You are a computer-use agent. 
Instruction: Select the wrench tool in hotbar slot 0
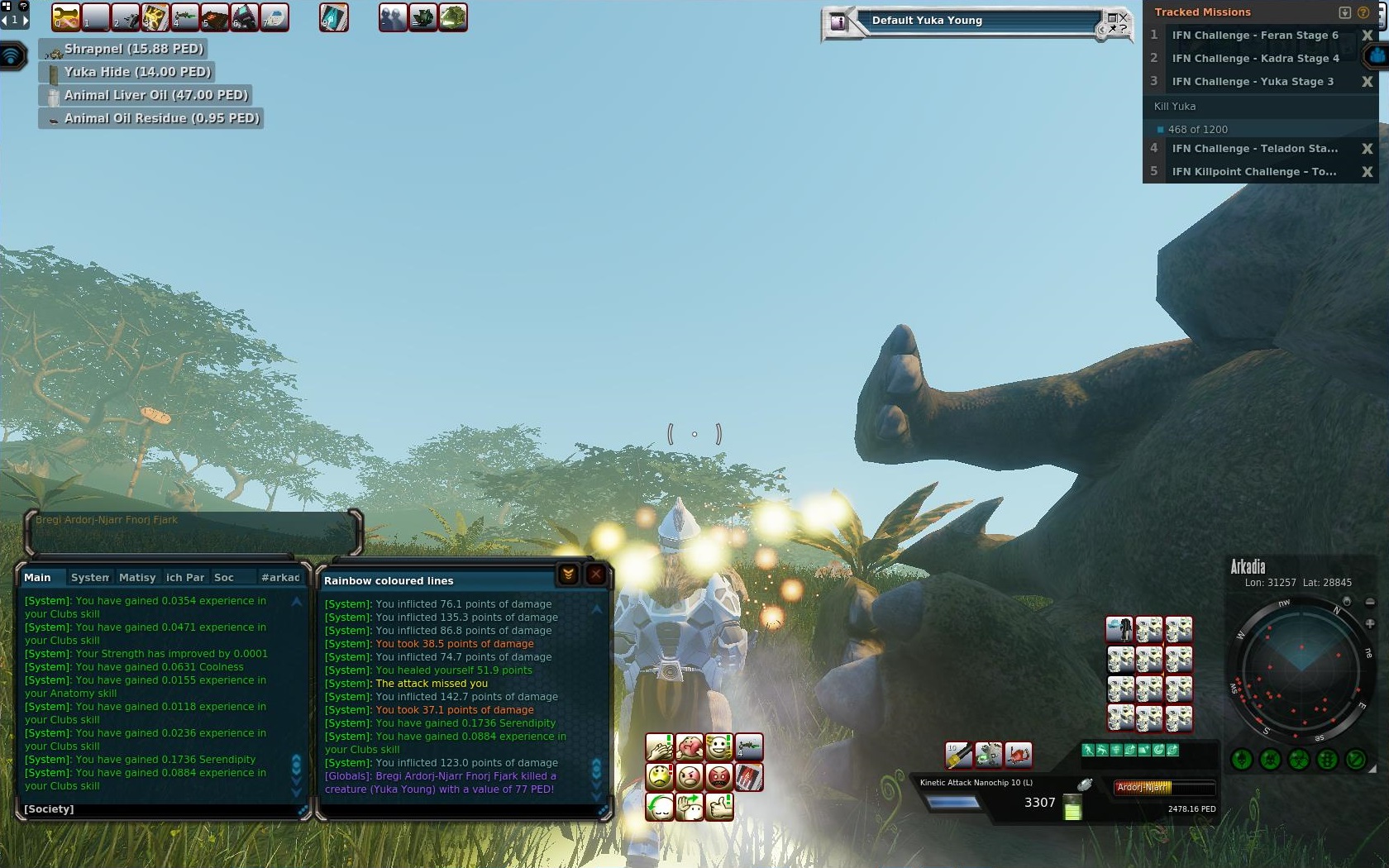pyautogui.click(x=65, y=17)
